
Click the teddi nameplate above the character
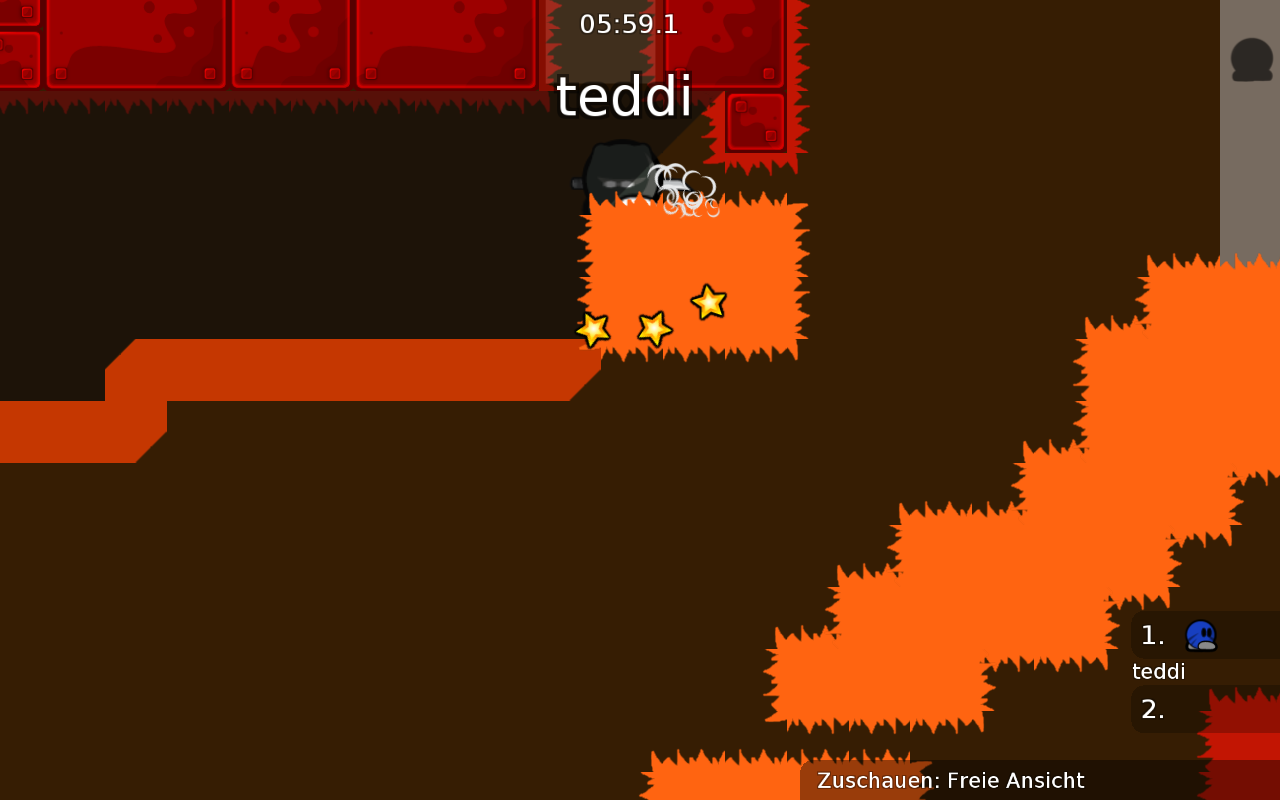pyautogui.click(x=624, y=97)
